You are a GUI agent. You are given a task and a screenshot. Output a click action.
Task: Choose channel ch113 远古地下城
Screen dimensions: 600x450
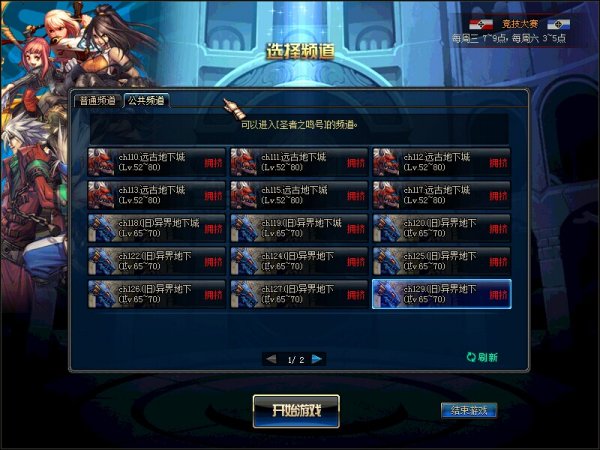pos(157,195)
